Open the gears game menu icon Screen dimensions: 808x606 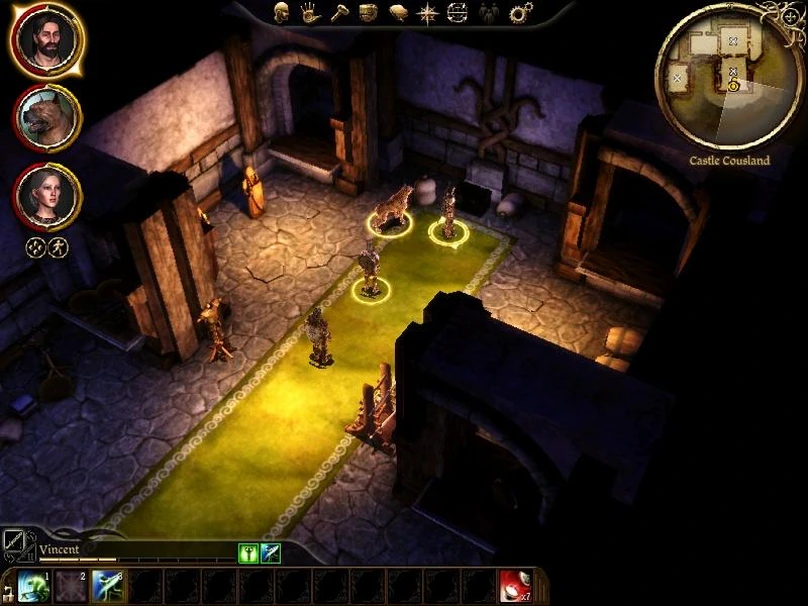click(x=520, y=13)
